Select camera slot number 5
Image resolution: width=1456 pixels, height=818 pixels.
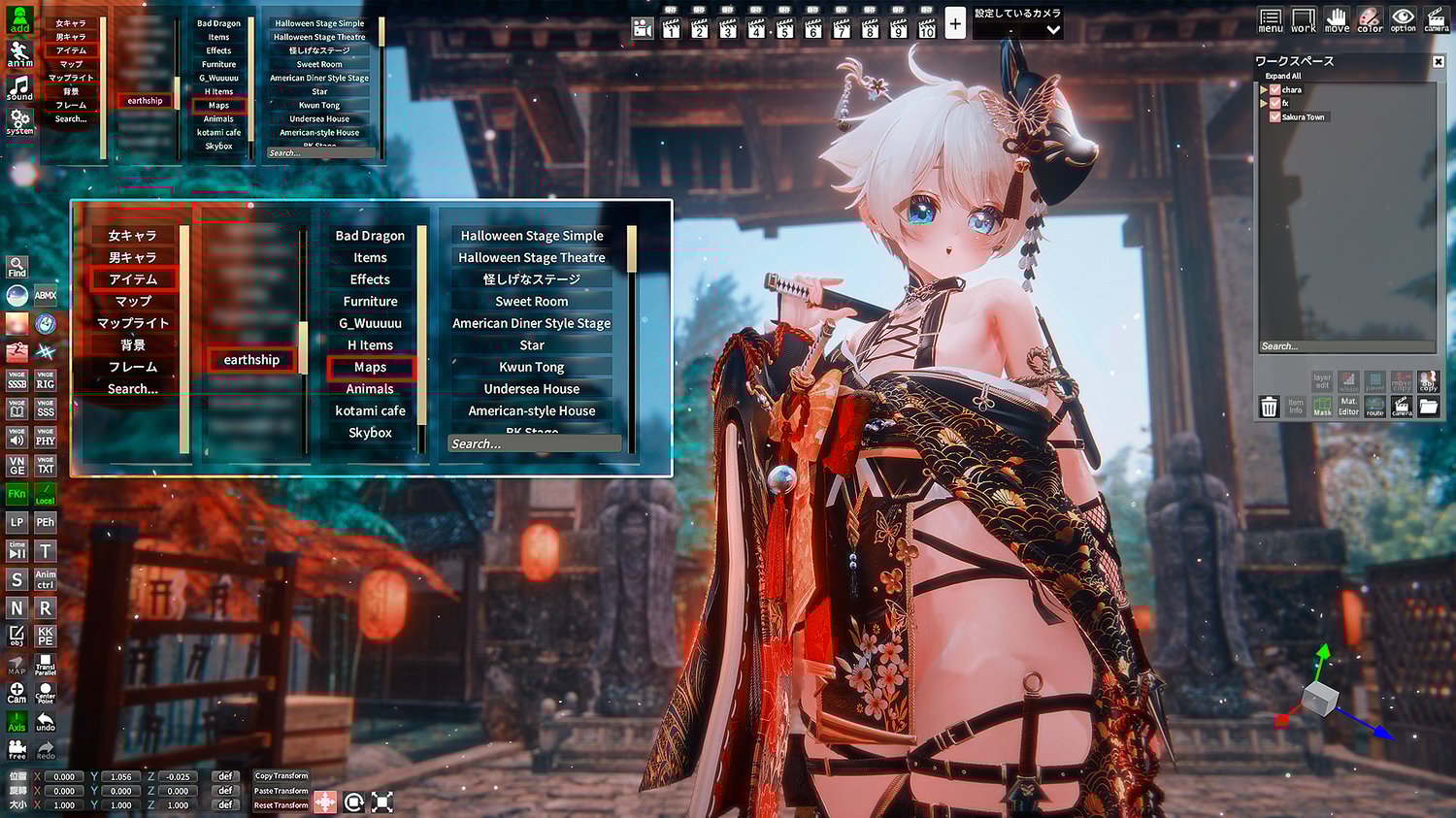click(x=784, y=26)
